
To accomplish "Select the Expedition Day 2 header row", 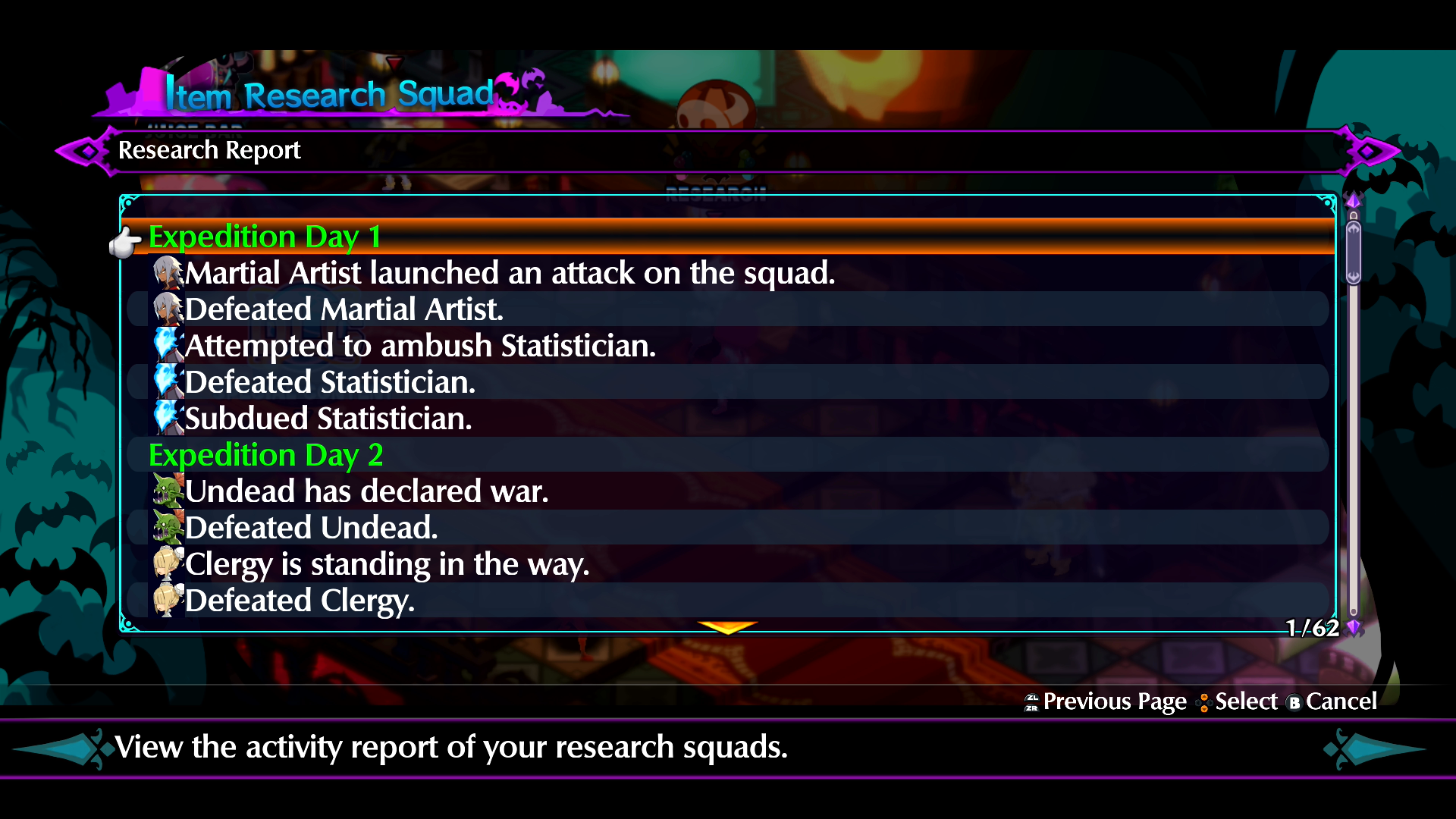I will pyautogui.click(x=265, y=456).
